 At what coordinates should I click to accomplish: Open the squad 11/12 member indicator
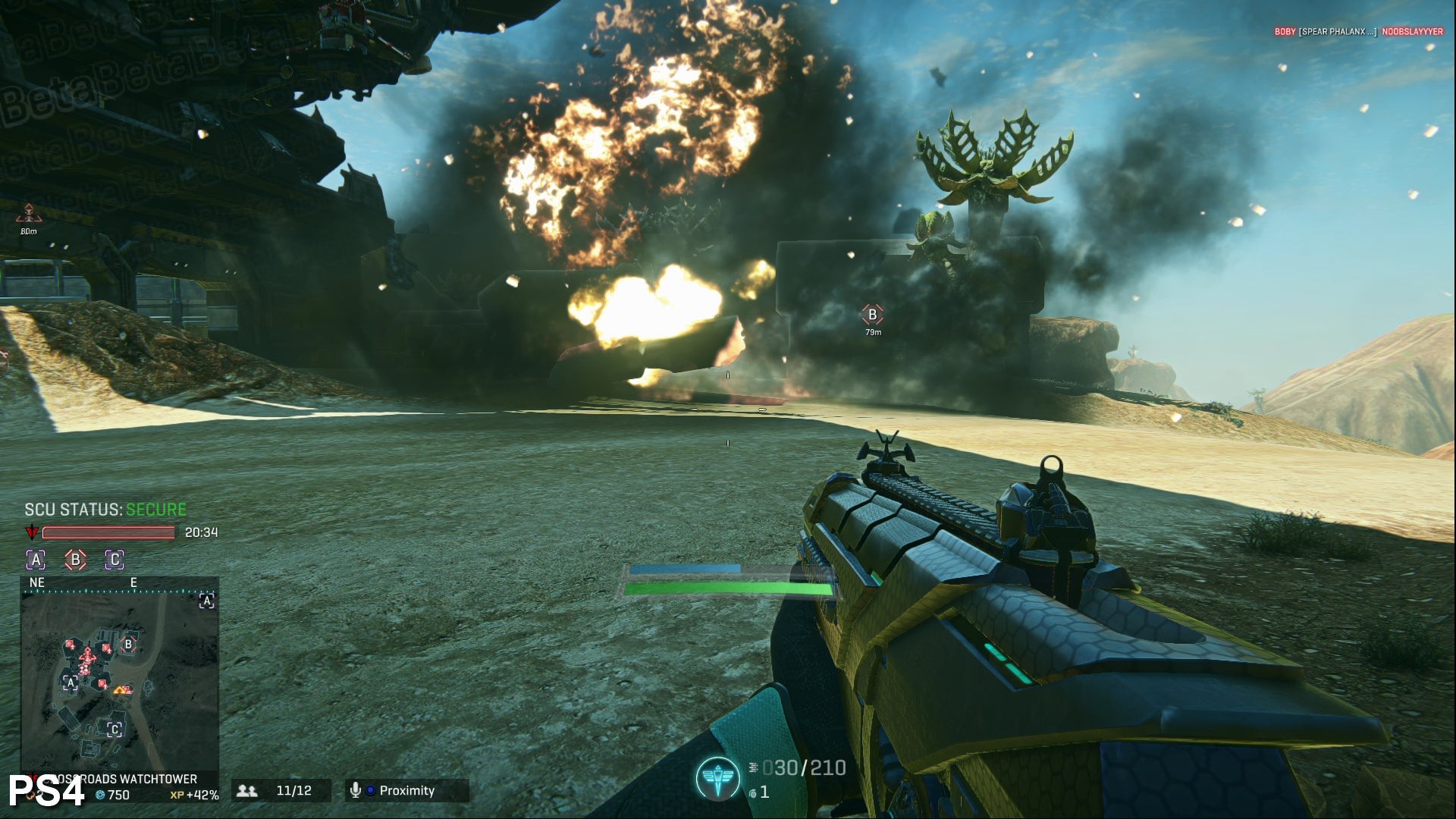click(x=281, y=790)
